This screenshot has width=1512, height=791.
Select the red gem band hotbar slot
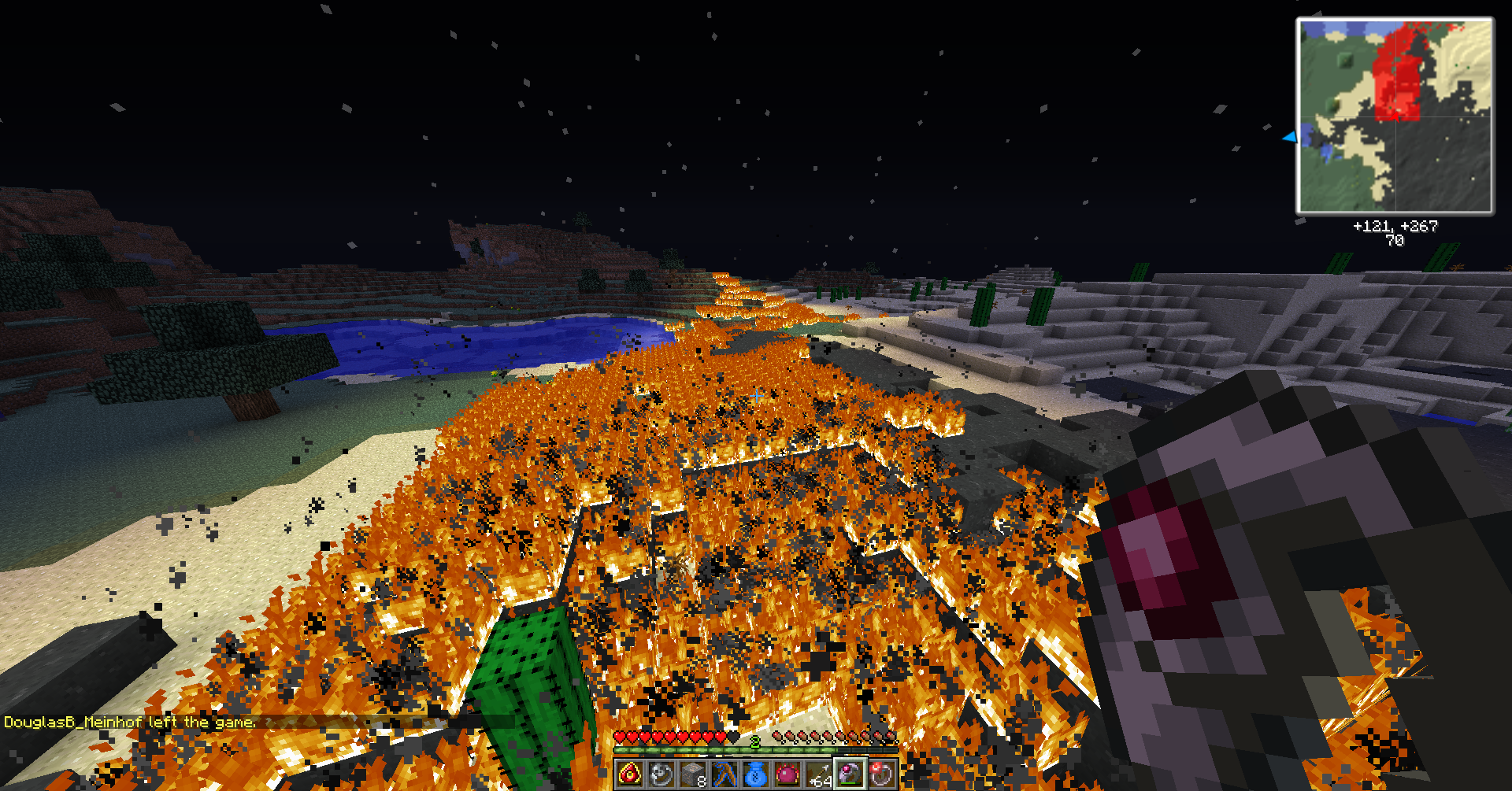(881, 774)
